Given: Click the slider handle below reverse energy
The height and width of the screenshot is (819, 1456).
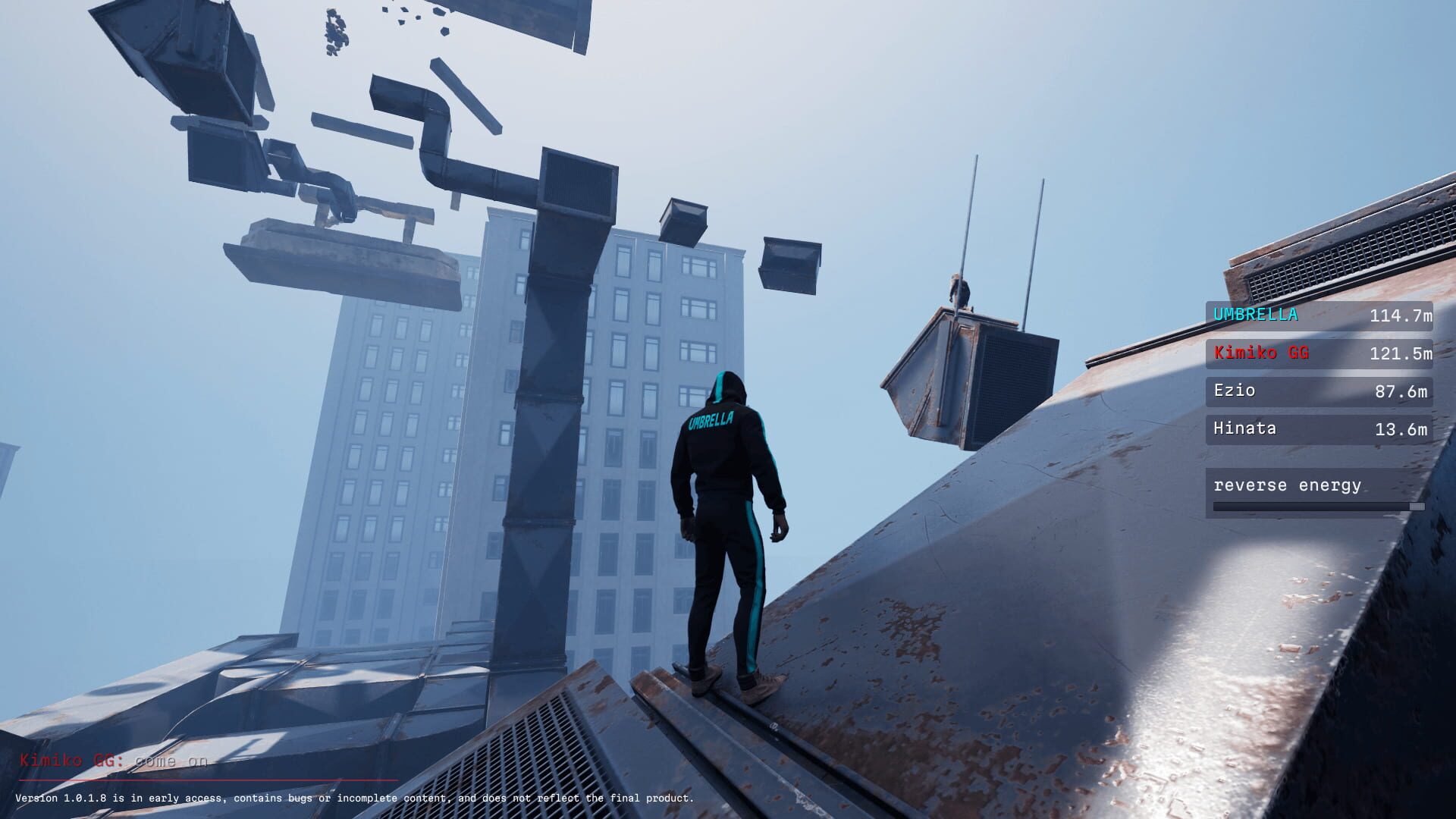Looking at the screenshot, I should tap(1417, 507).
